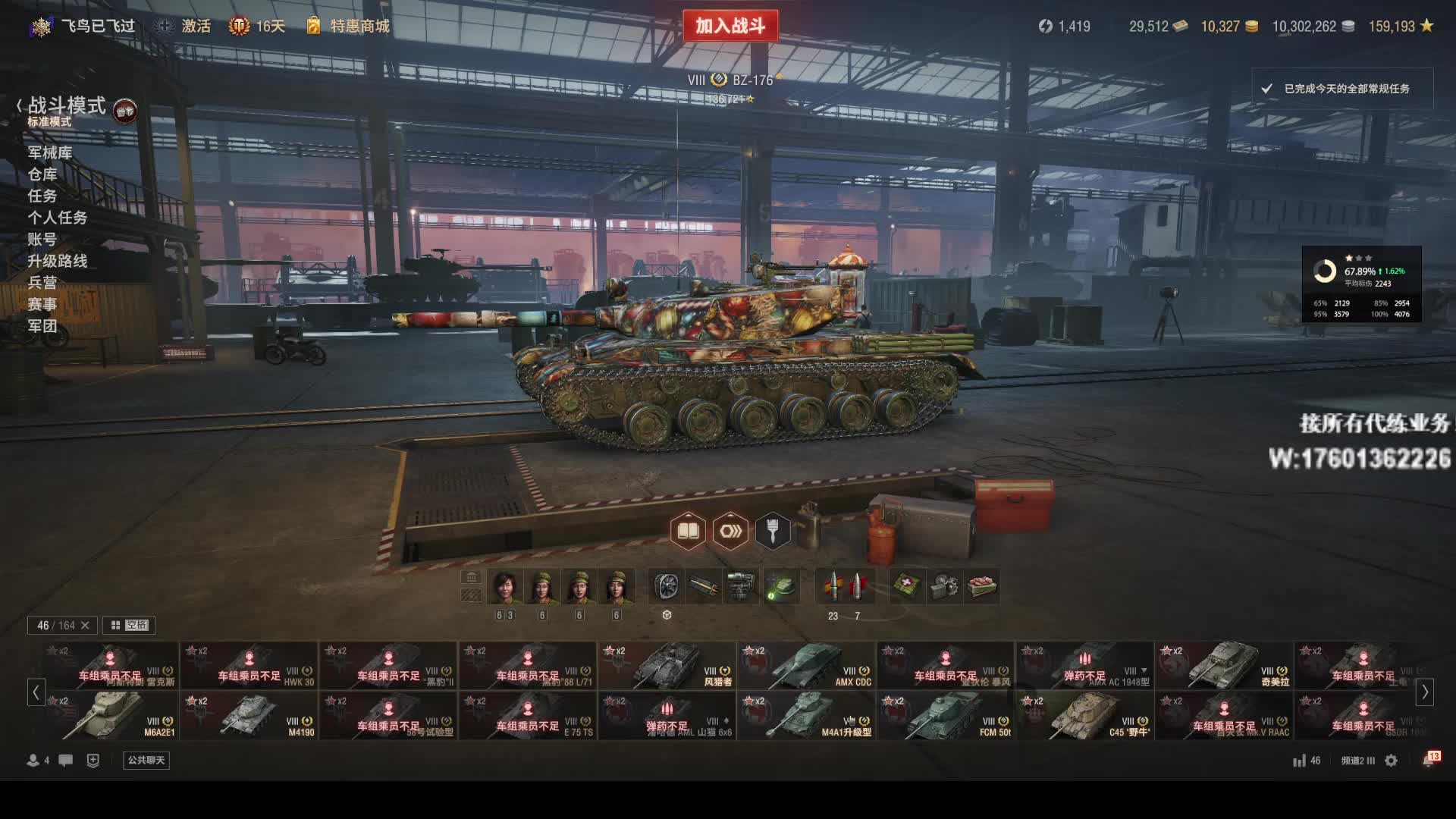
Task: Click the red 加入战斗 battle button
Action: 730,26
